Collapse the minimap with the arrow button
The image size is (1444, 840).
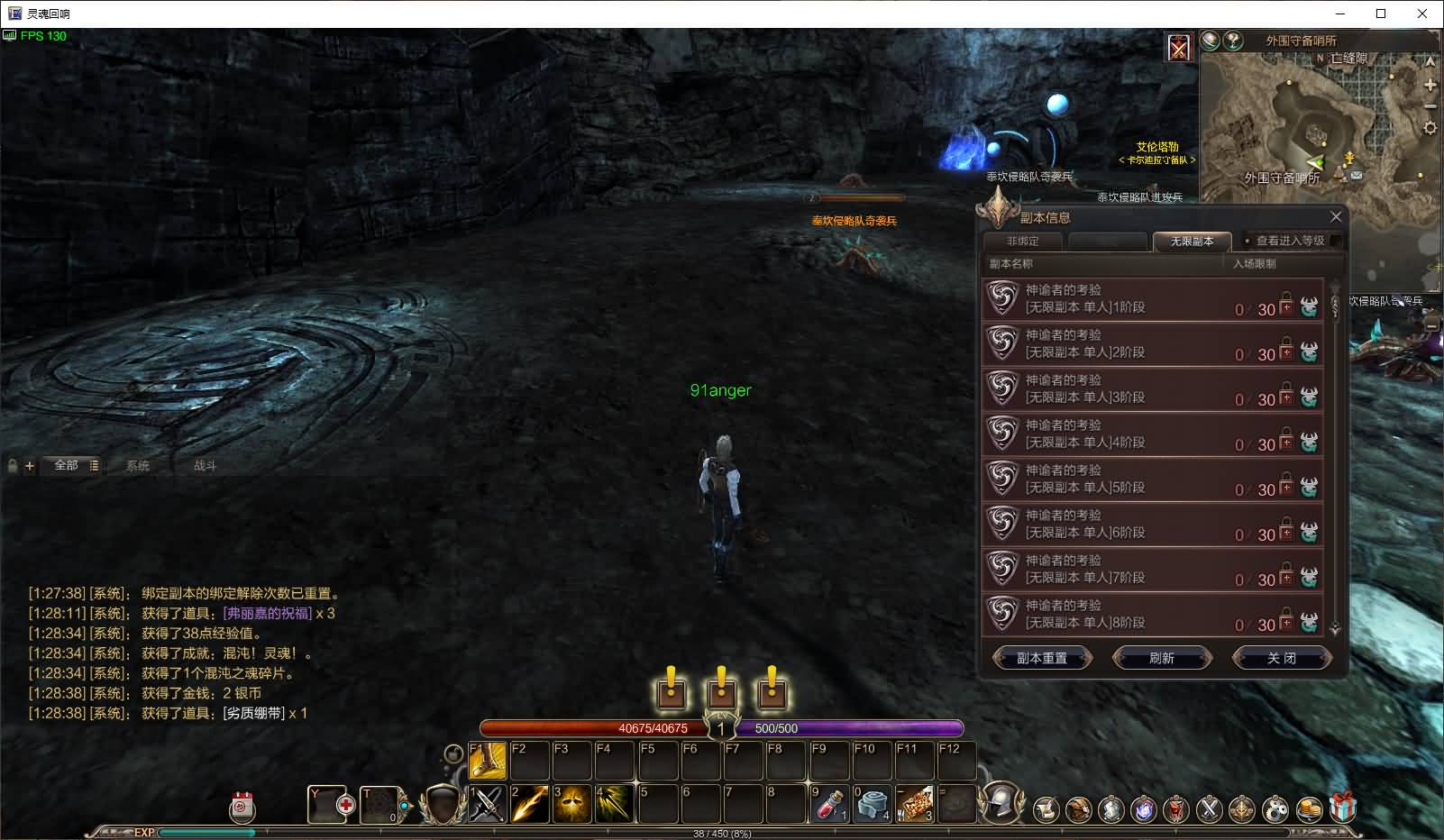(x=1430, y=59)
